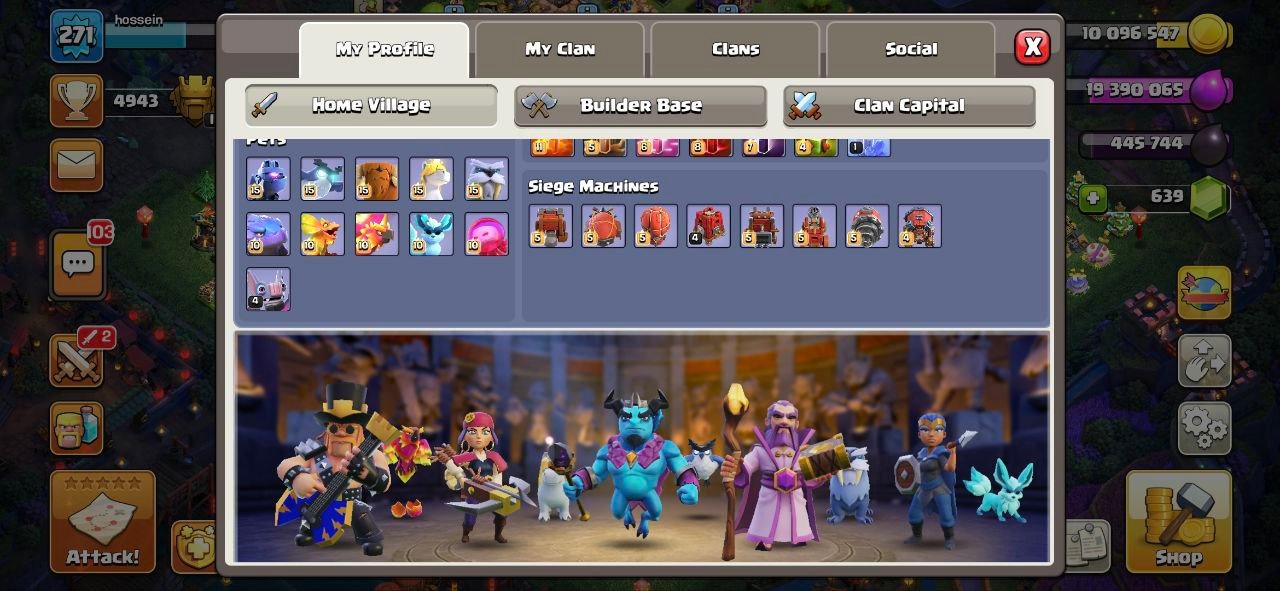The height and width of the screenshot is (591, 1280).
Task: Select the Wall Wrecker siege machine icon
Action: click(550, 226)
